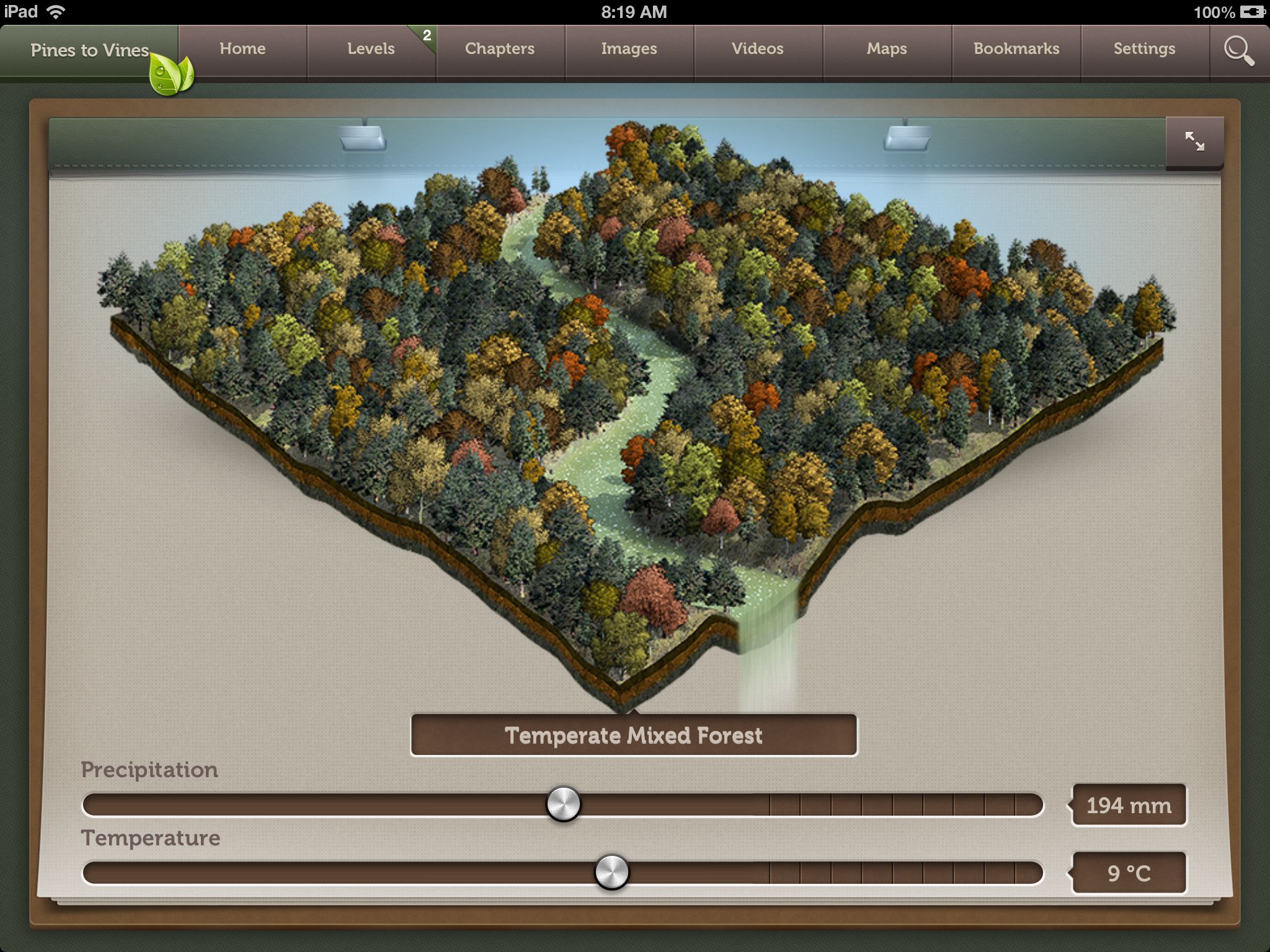Click the Precipitation slider knob
This screenshot has width=1270, height=952.
[564, 804]
